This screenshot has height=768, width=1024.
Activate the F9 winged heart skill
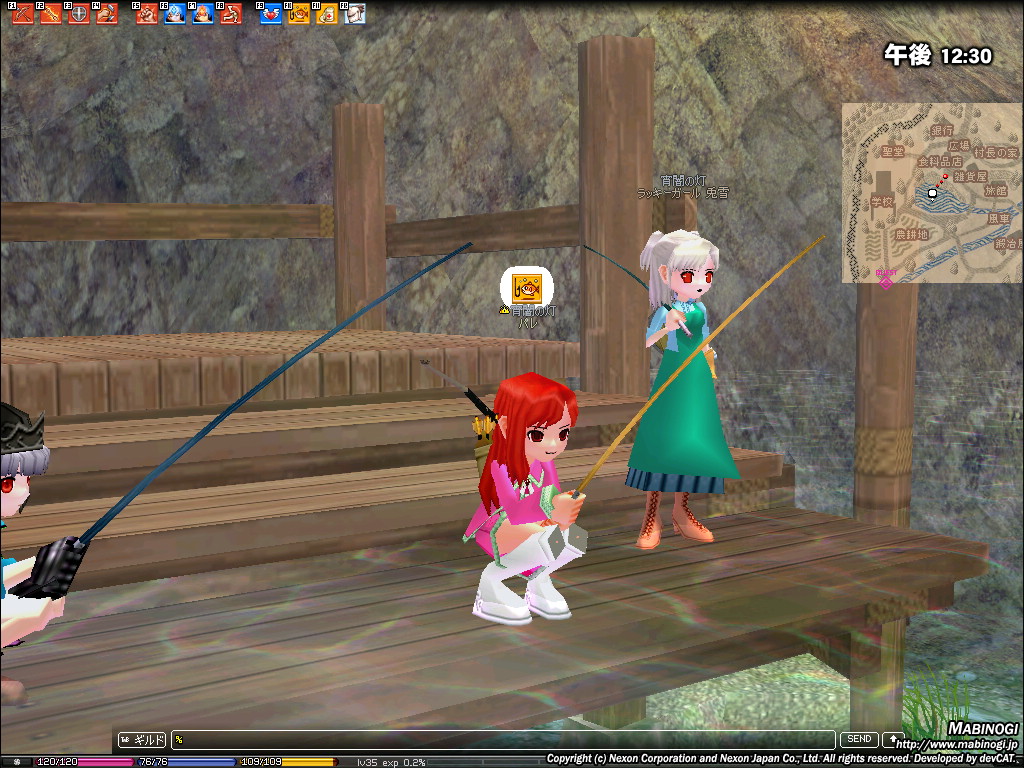click(270, 14)
